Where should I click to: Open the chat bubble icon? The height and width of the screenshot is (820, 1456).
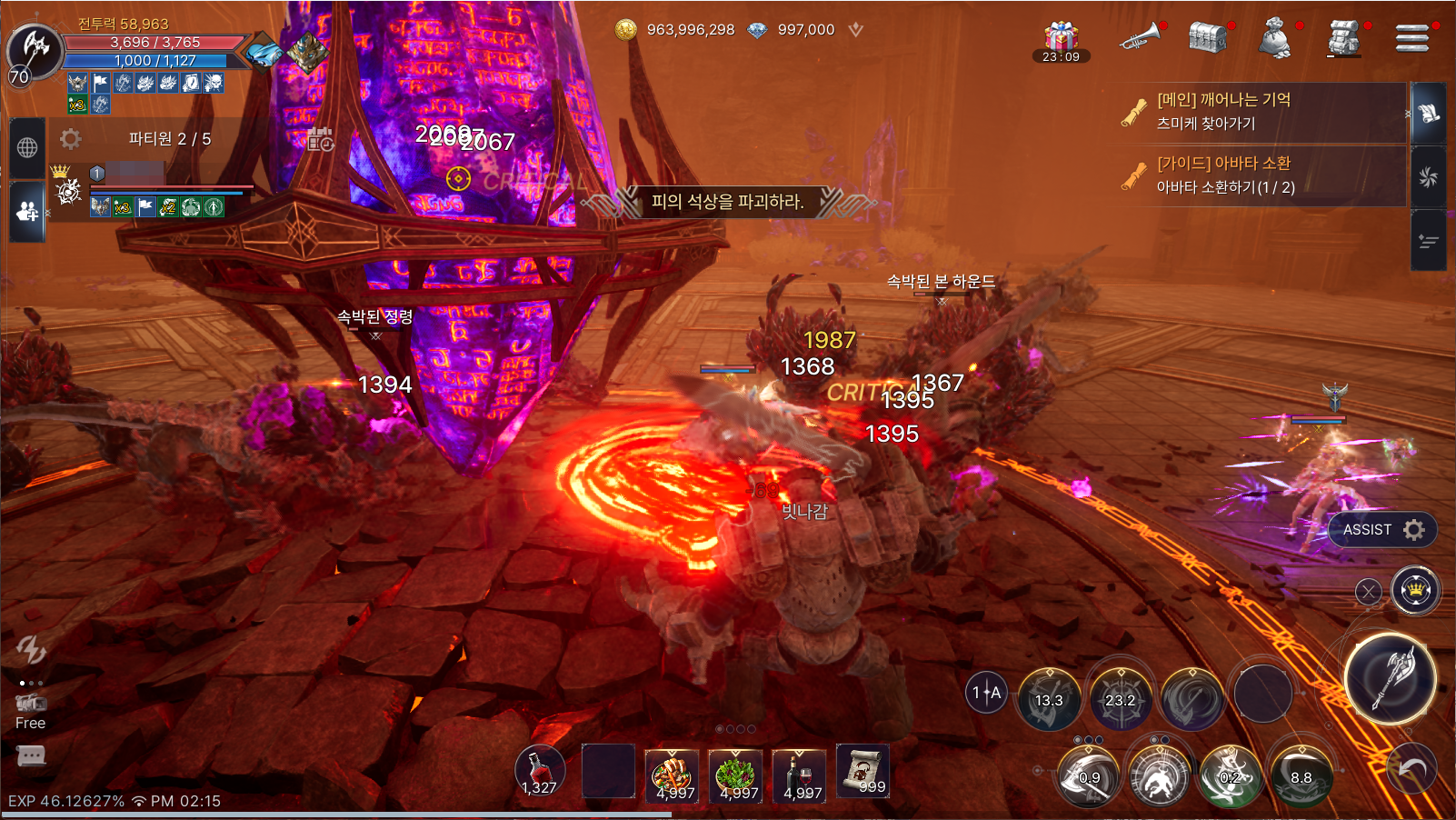[31, 755]
